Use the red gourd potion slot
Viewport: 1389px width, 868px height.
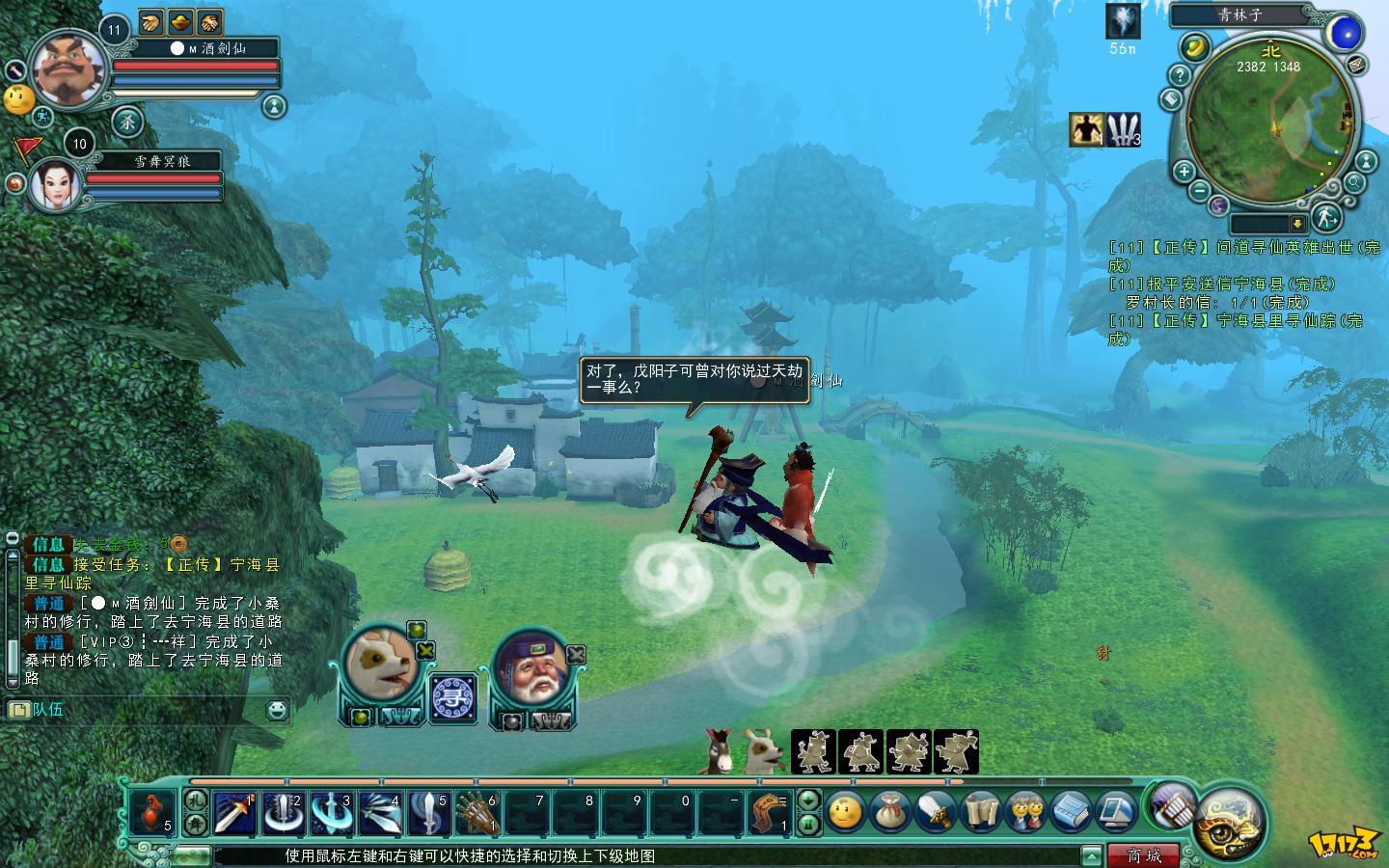click(x=153, y=813)
